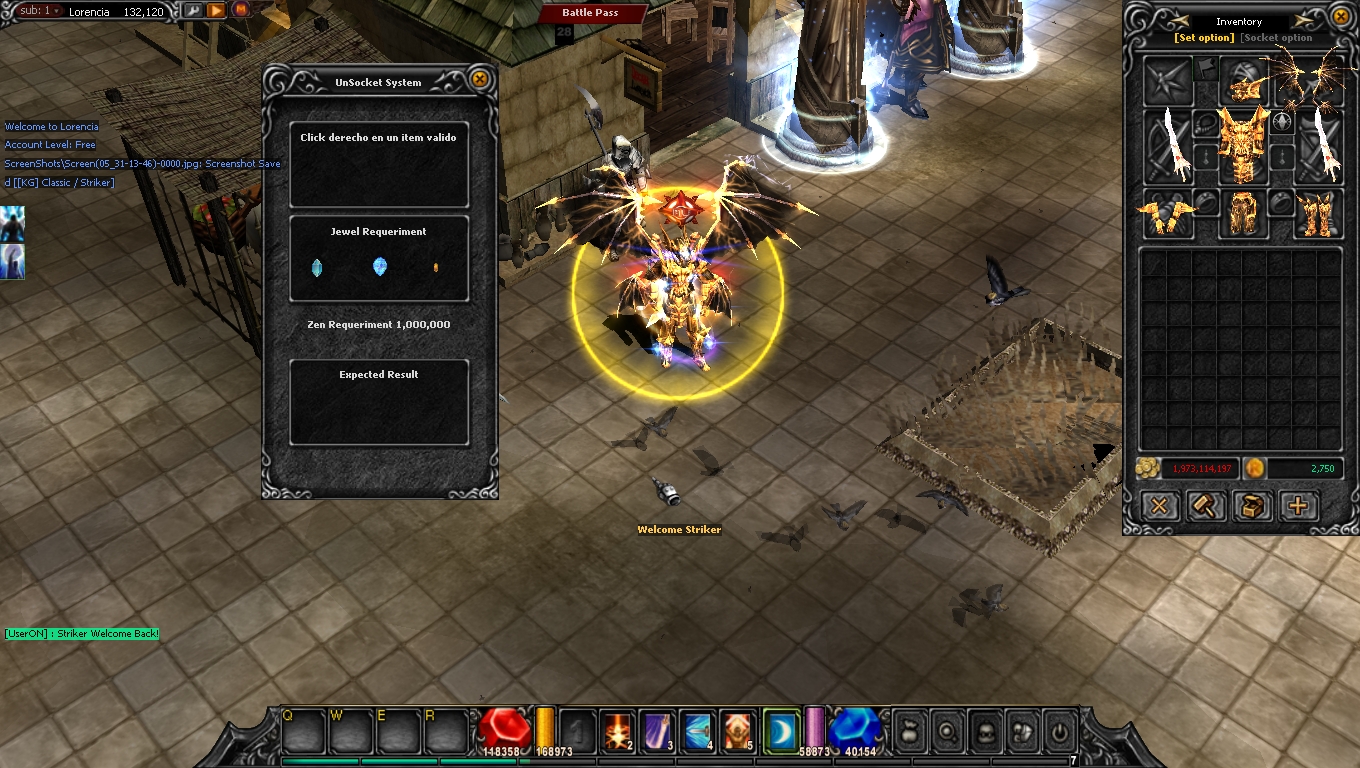
Task: Activate the crescent moon skill icon
Action: tap(780, 731)
